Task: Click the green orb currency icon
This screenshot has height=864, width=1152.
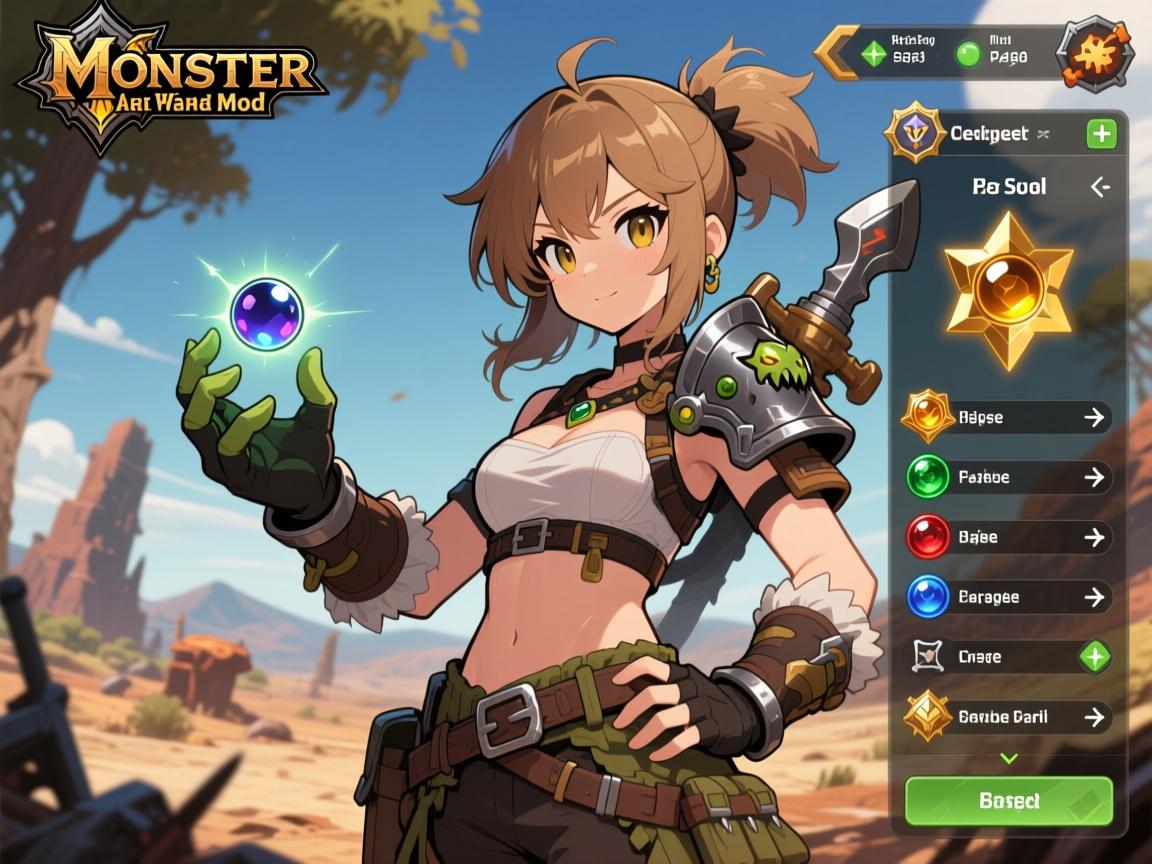Action: click(967, 53)
